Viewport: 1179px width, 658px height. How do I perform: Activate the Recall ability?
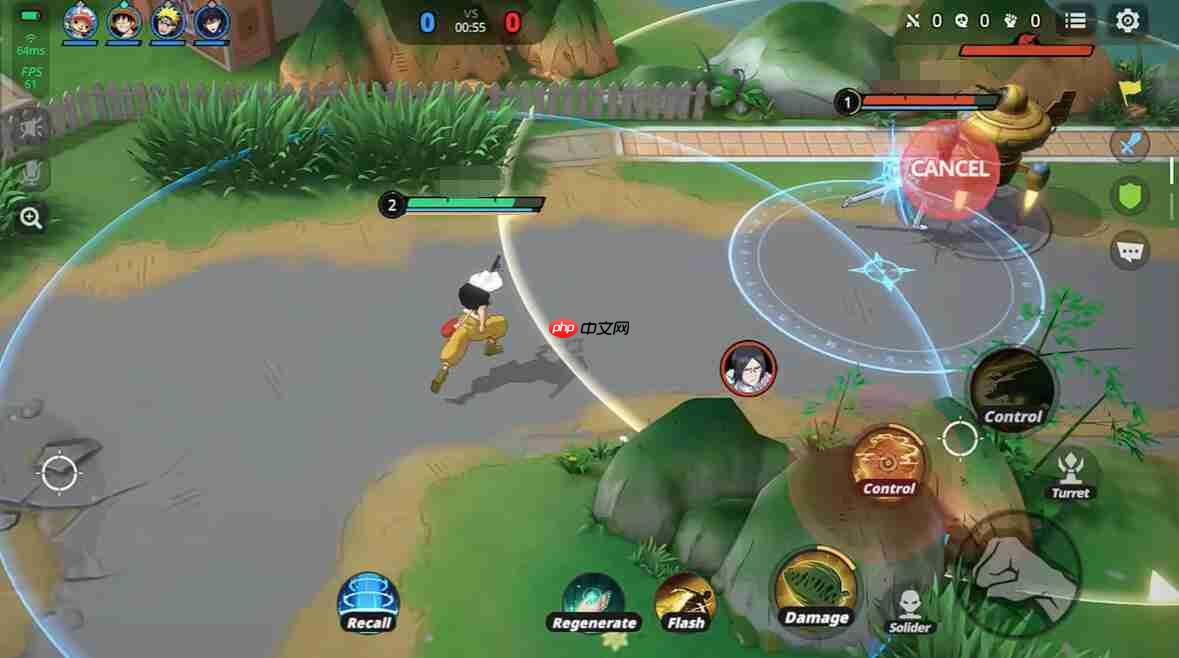[369, 603]
